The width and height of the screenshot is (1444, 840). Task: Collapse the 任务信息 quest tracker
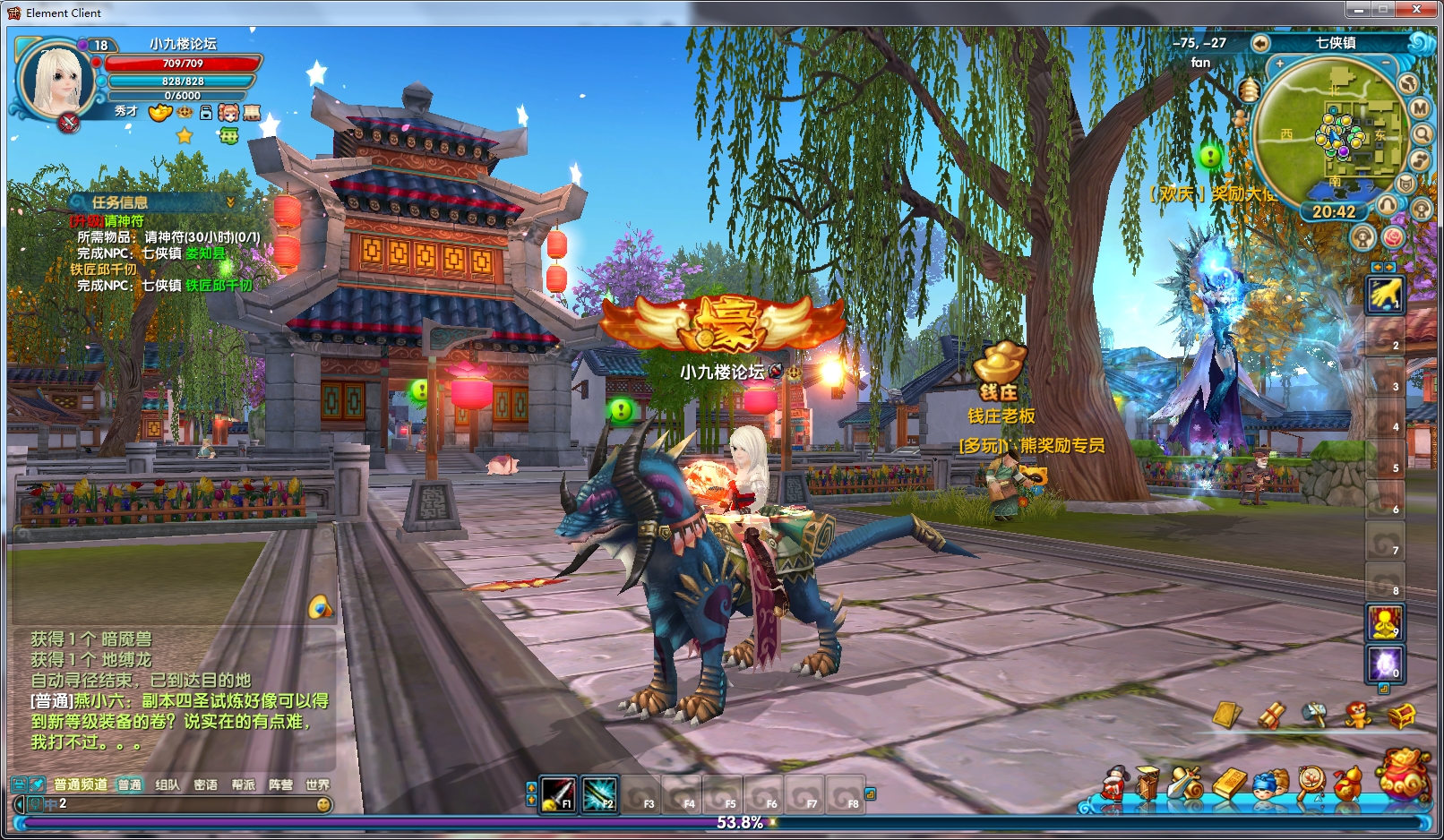(x=230, y=202)
